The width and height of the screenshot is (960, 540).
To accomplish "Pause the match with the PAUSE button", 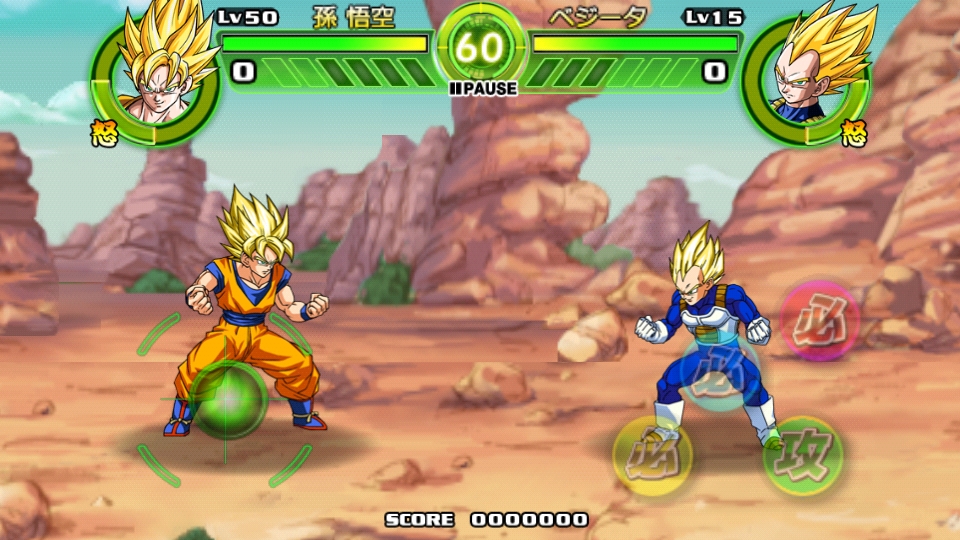I will tap(484, 89).
